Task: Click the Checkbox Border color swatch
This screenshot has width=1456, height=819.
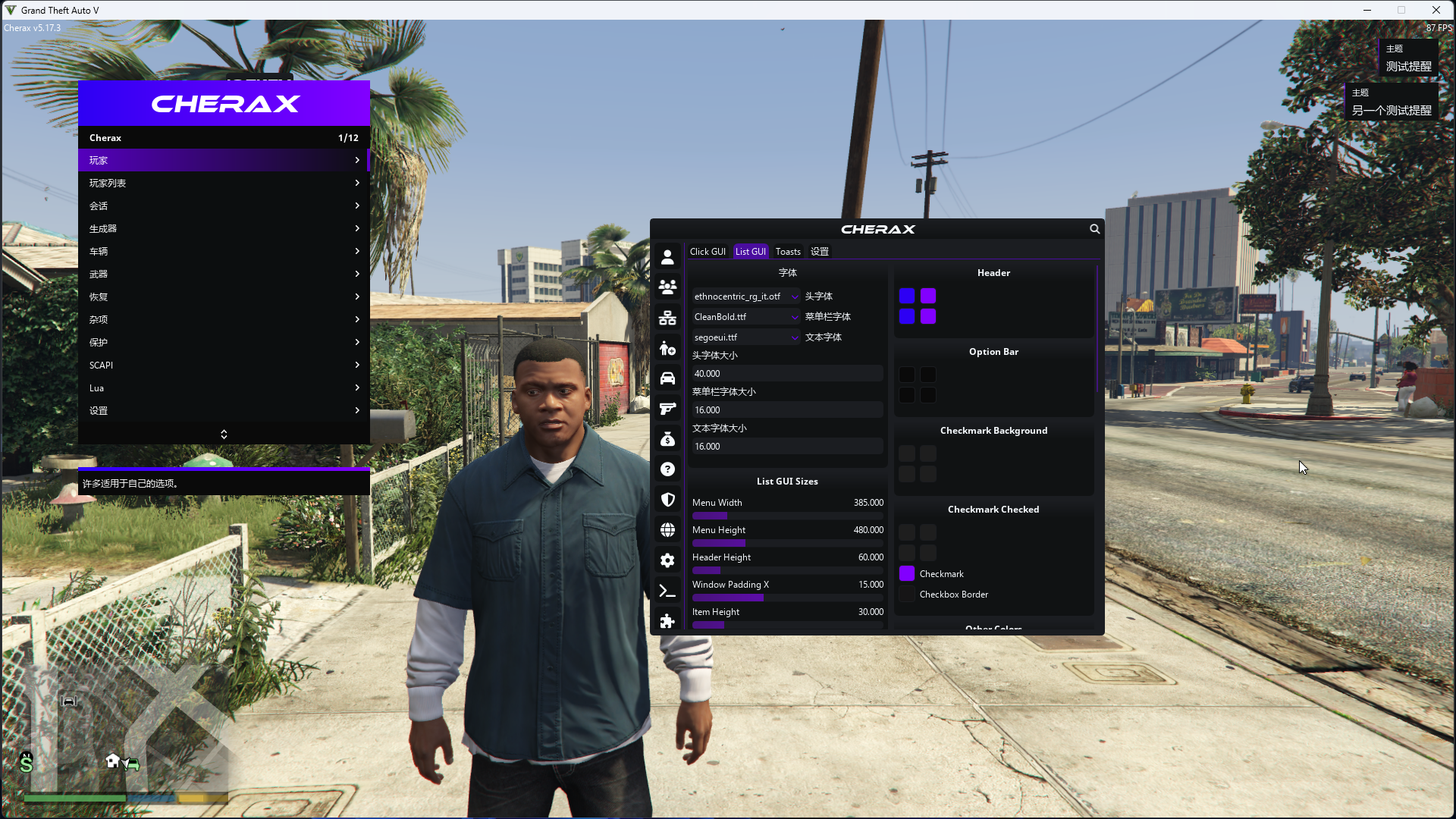Action: 907,595
